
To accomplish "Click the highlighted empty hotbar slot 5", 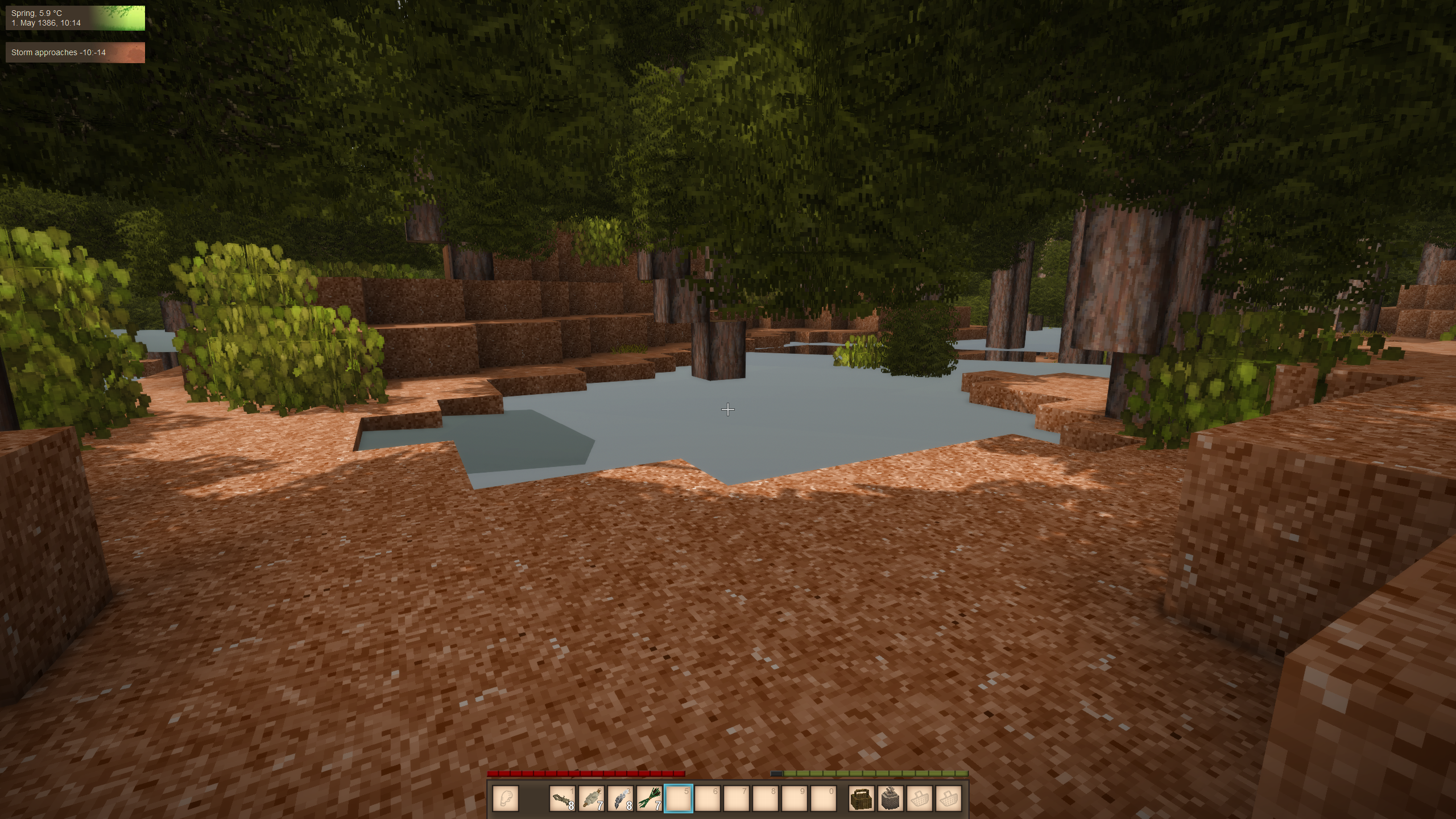I will click(679, 799).
